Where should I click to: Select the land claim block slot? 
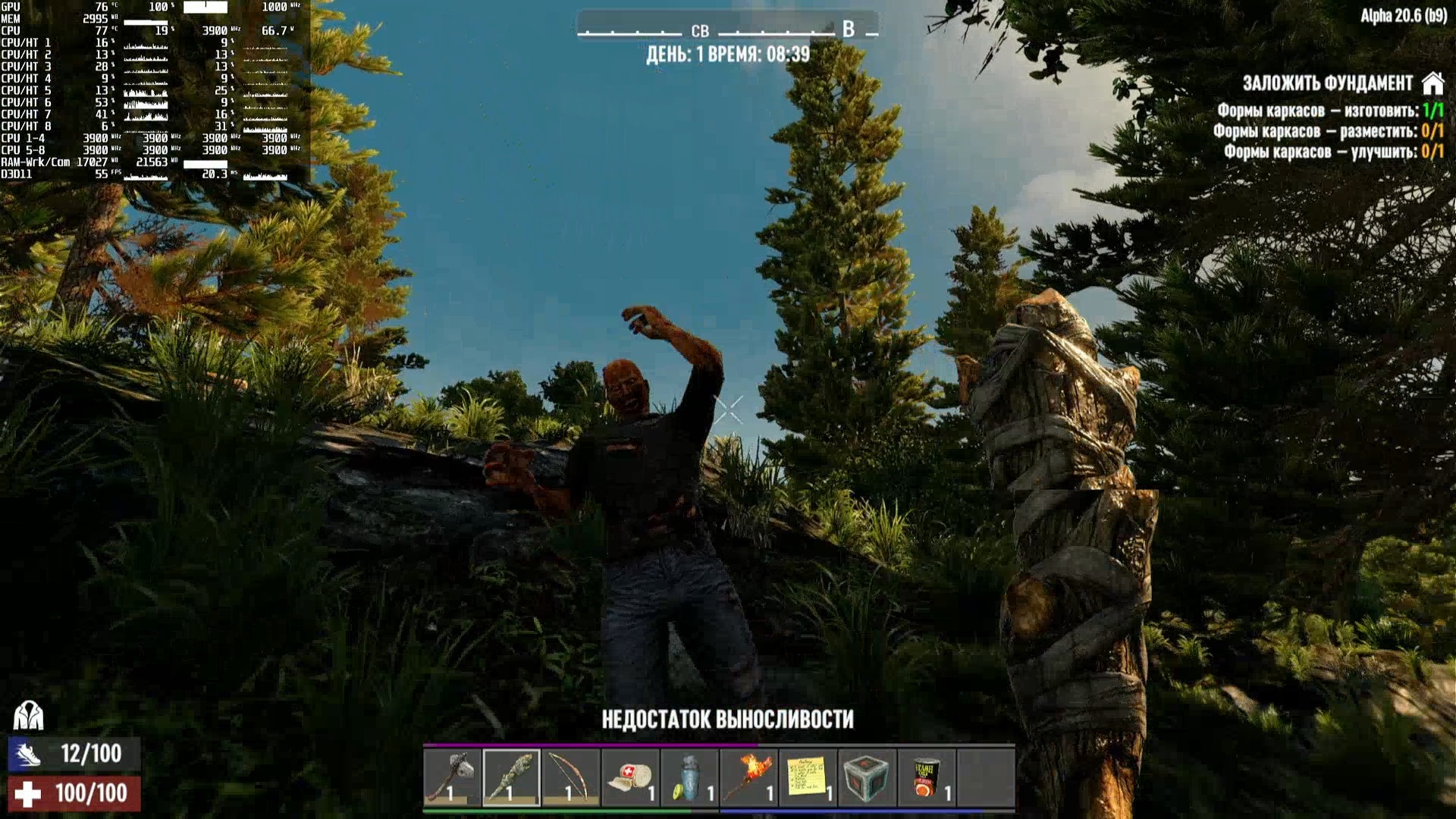coord(867,777)
